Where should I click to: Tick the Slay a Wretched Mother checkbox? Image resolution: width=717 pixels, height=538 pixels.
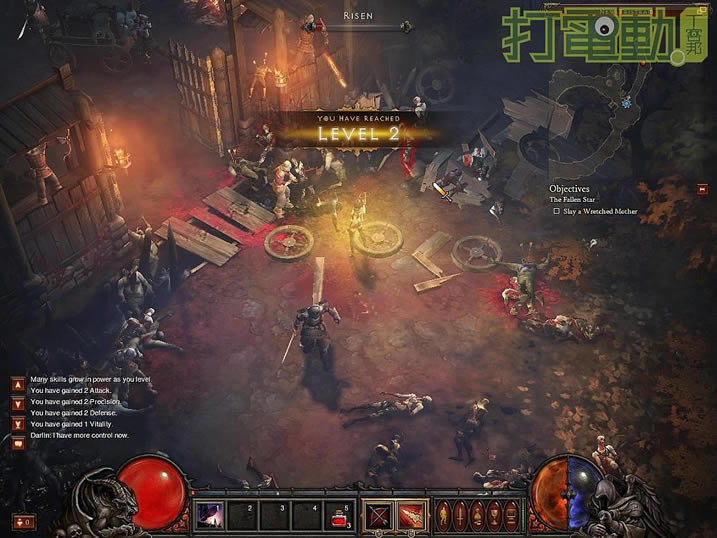[557, 211]
